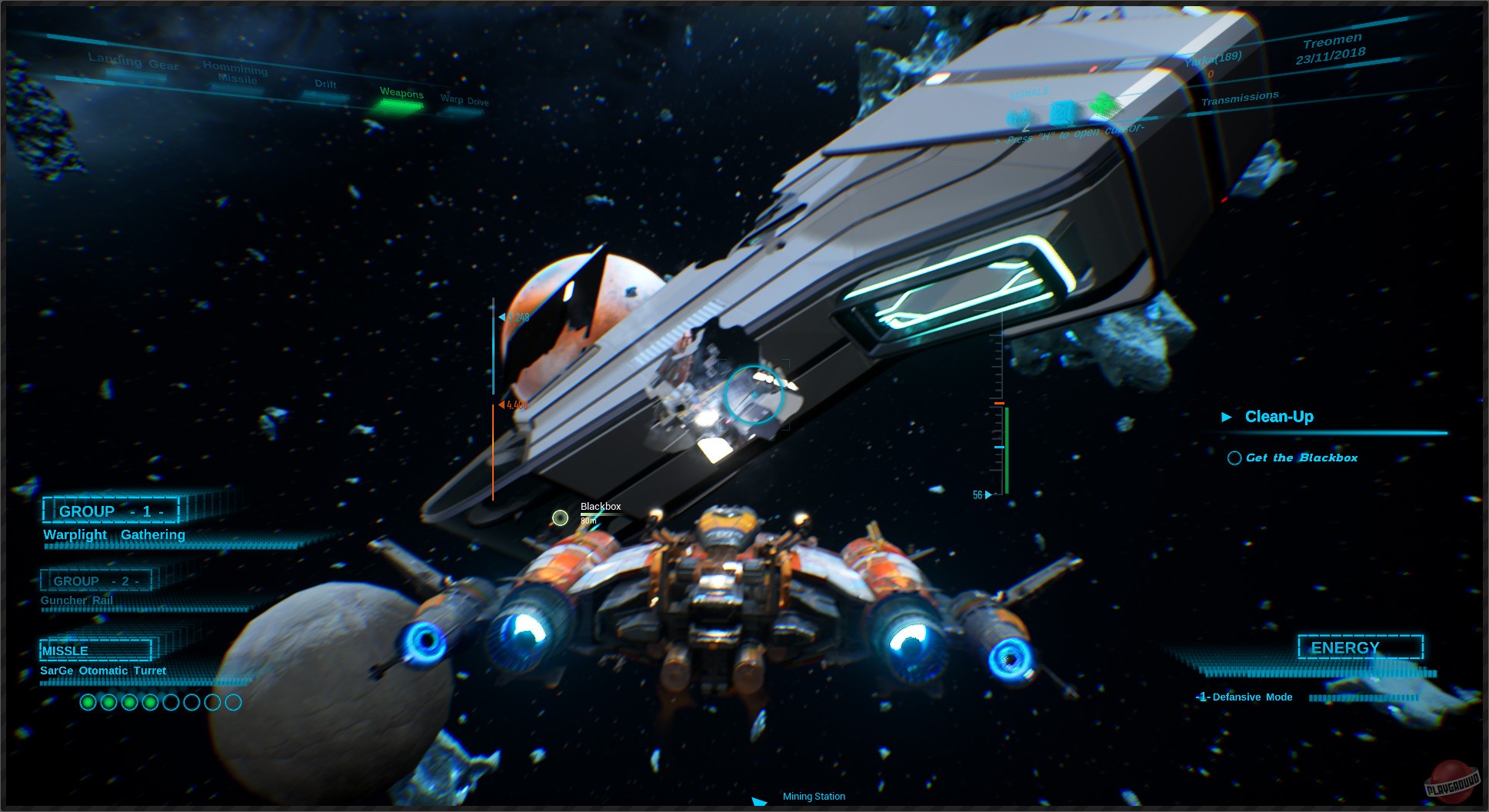Screen dimensions: 1489x812
Task: Select the waveform signal icon under SIGNALS
Action: coord(1019,117)
